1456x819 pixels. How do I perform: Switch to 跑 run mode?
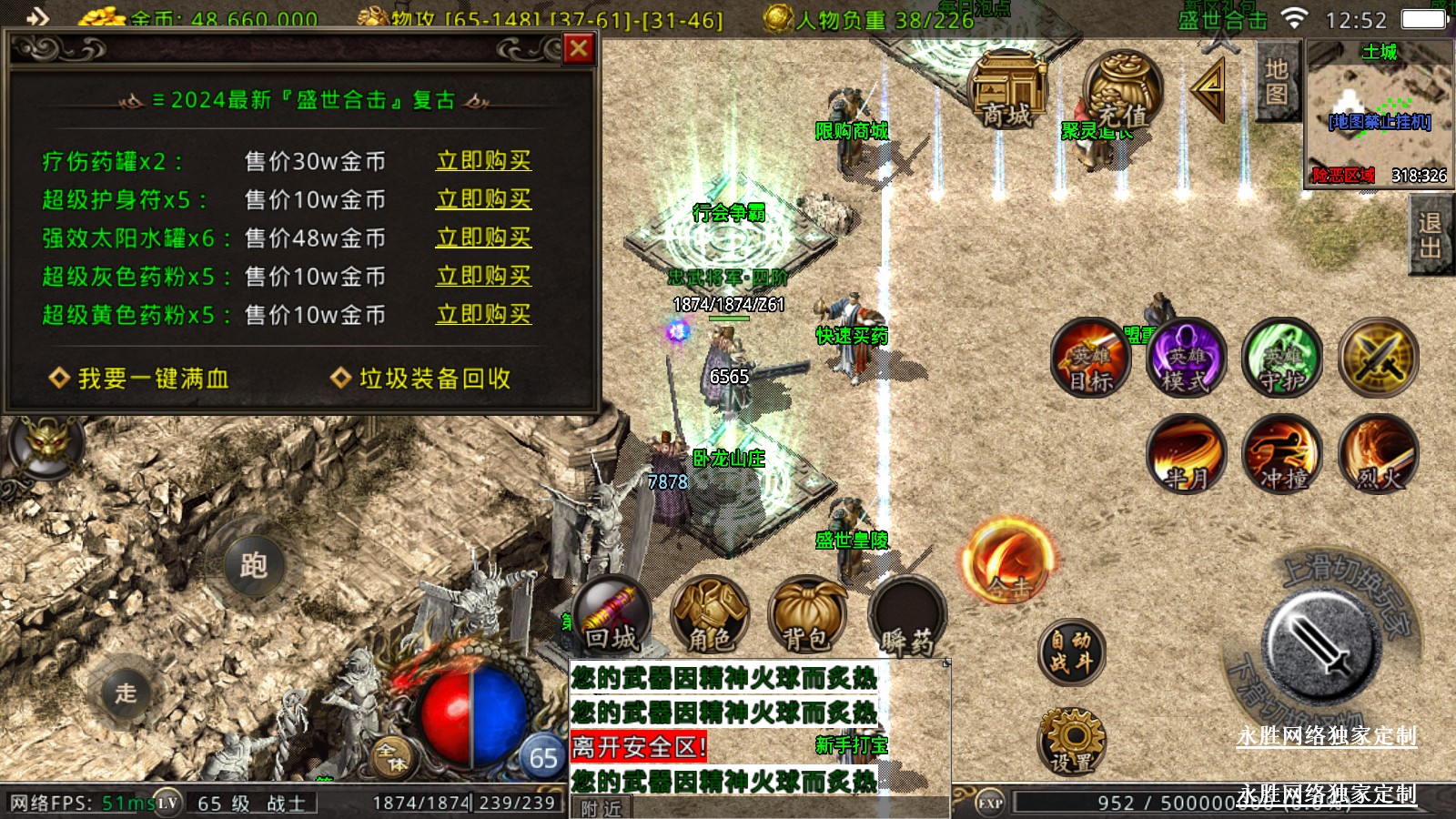pyautogui.click(x=253, y=565)
